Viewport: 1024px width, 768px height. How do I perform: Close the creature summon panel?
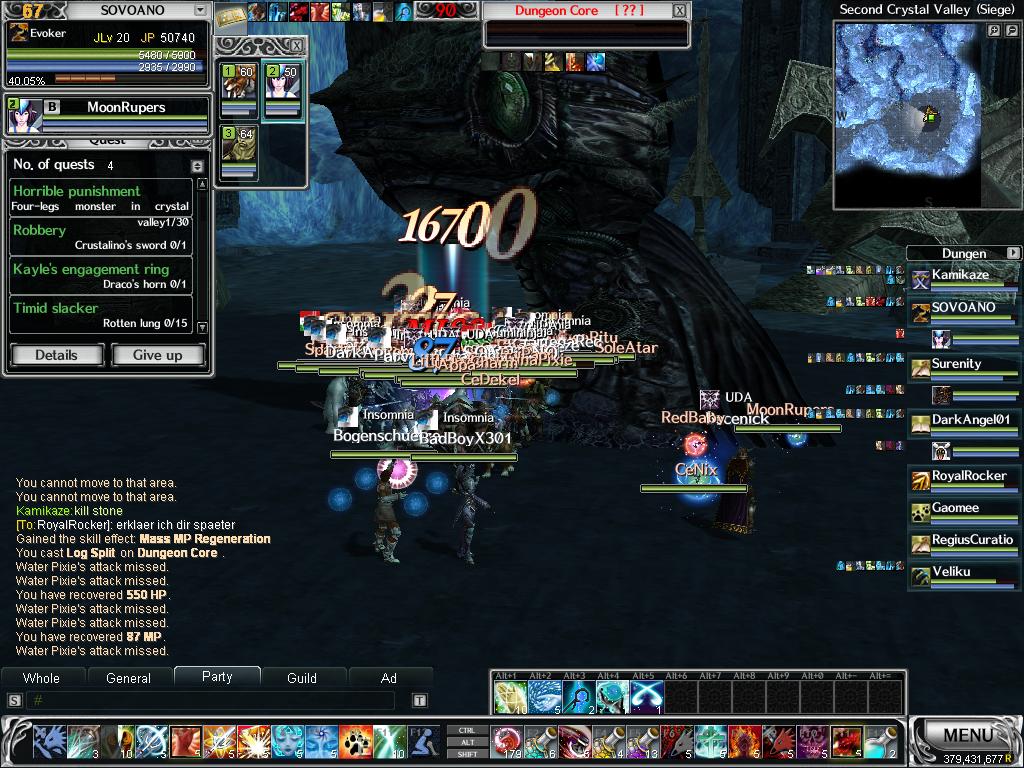[296, 46]
